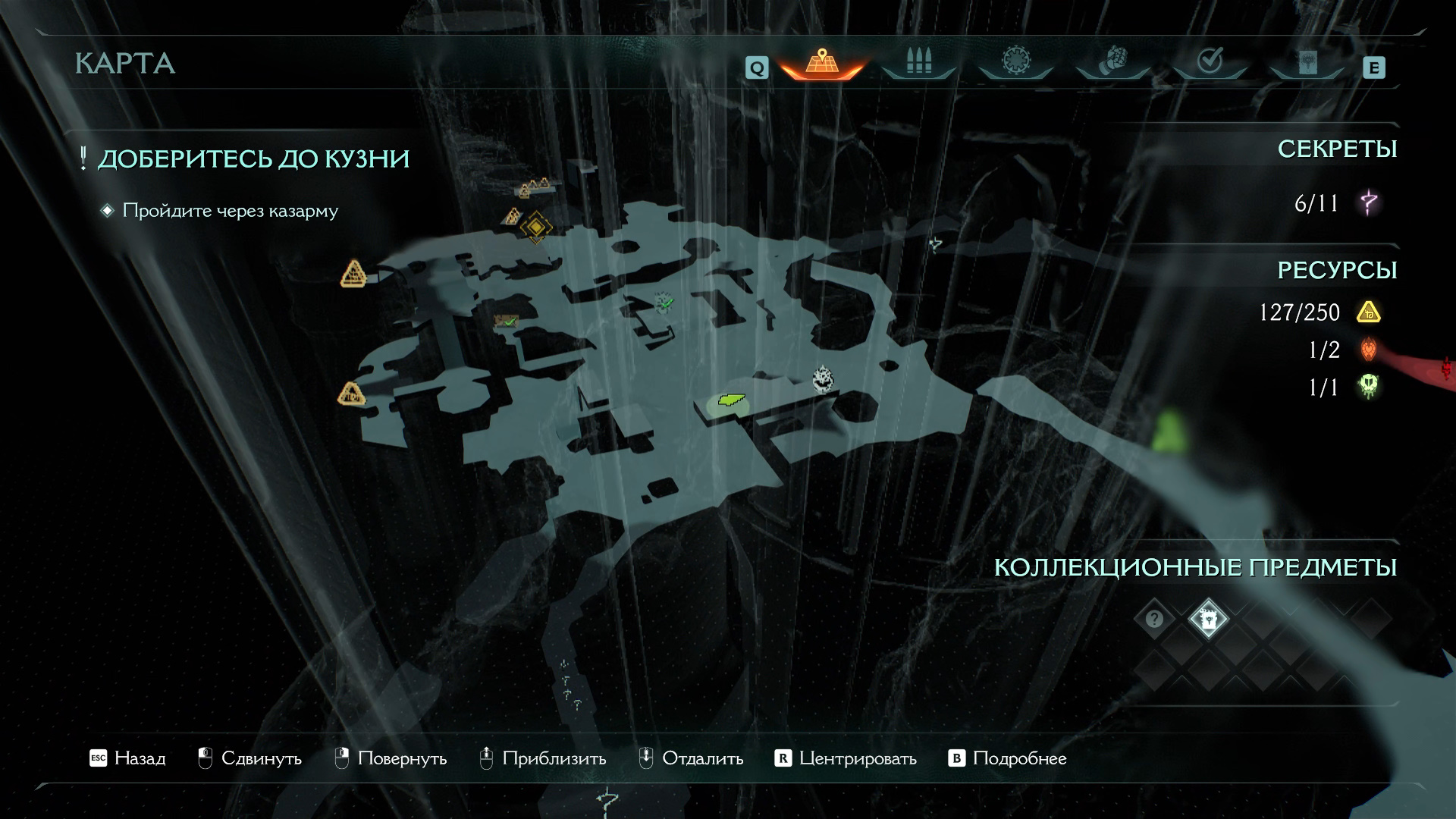Select the orange map tab
1456x819 pixels.
click(822, 62)
